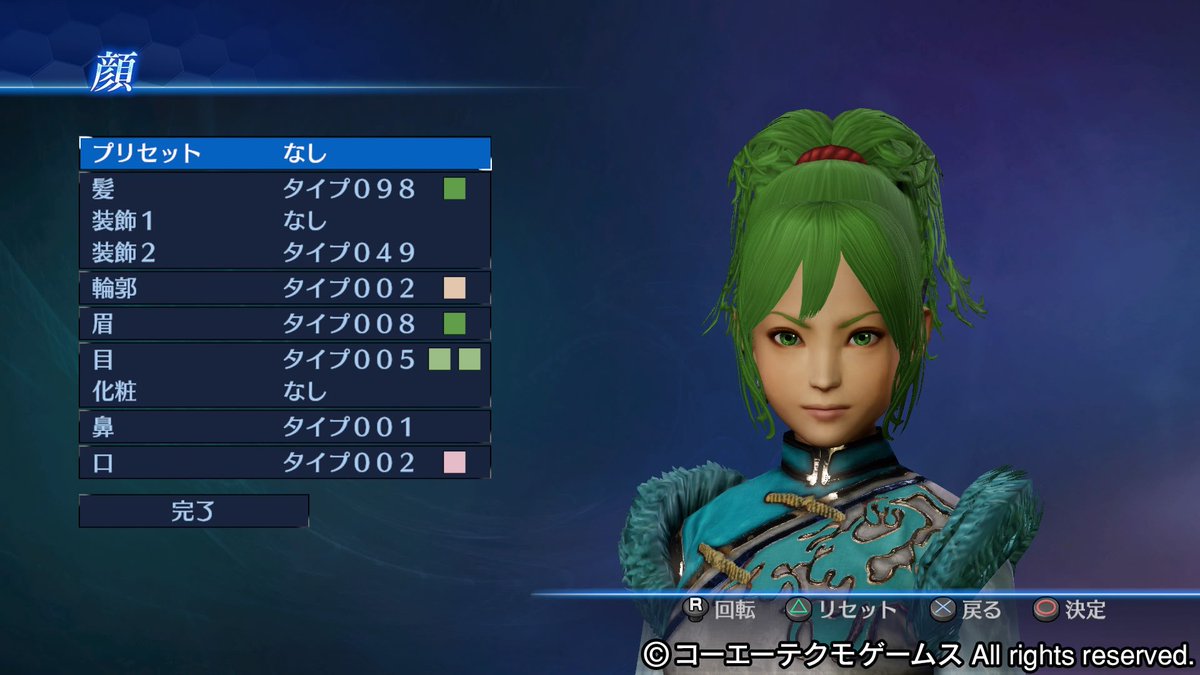Pick the green hair color swatch
Screen dimensions: 1200x675
click(x=455, y=188)
